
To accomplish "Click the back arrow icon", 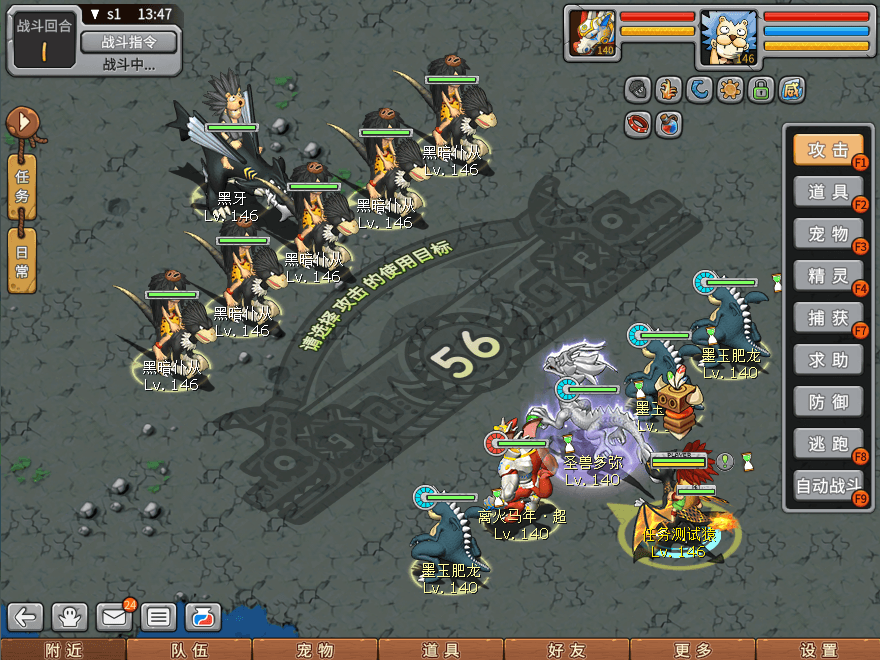I will [26, 616].
